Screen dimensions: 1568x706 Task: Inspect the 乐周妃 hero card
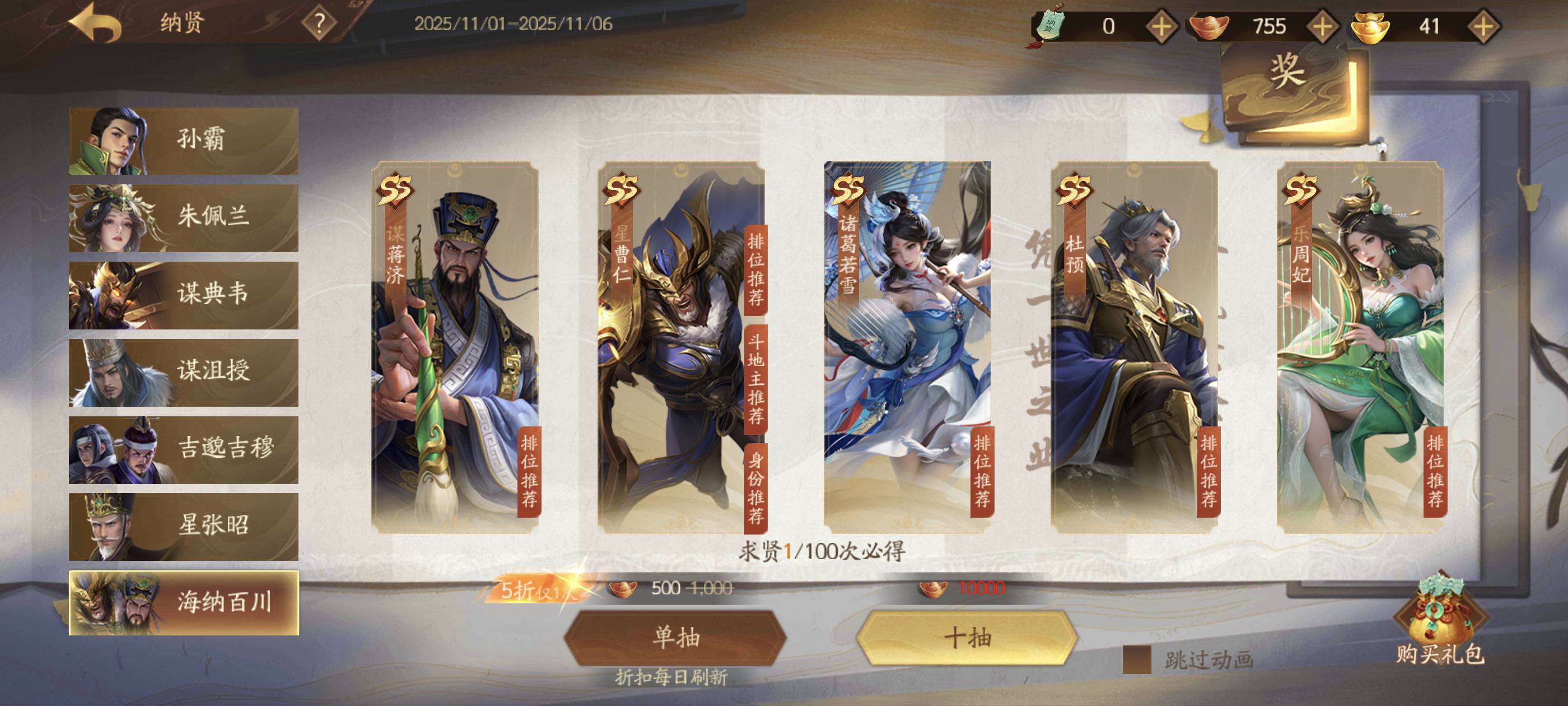pyautogui.click(x=1360, y=347)
